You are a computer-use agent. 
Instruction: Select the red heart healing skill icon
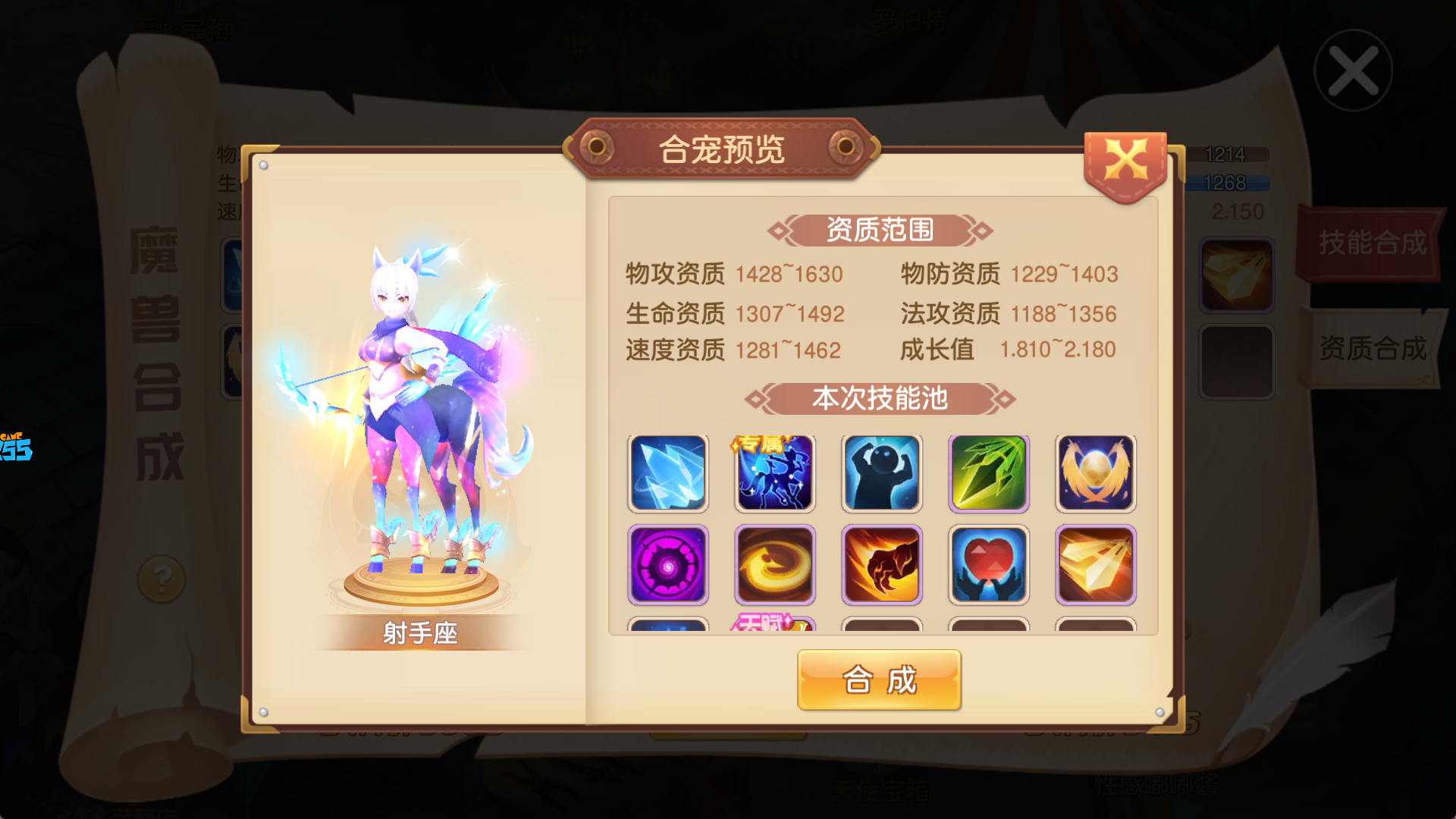(x=989, y=564)
